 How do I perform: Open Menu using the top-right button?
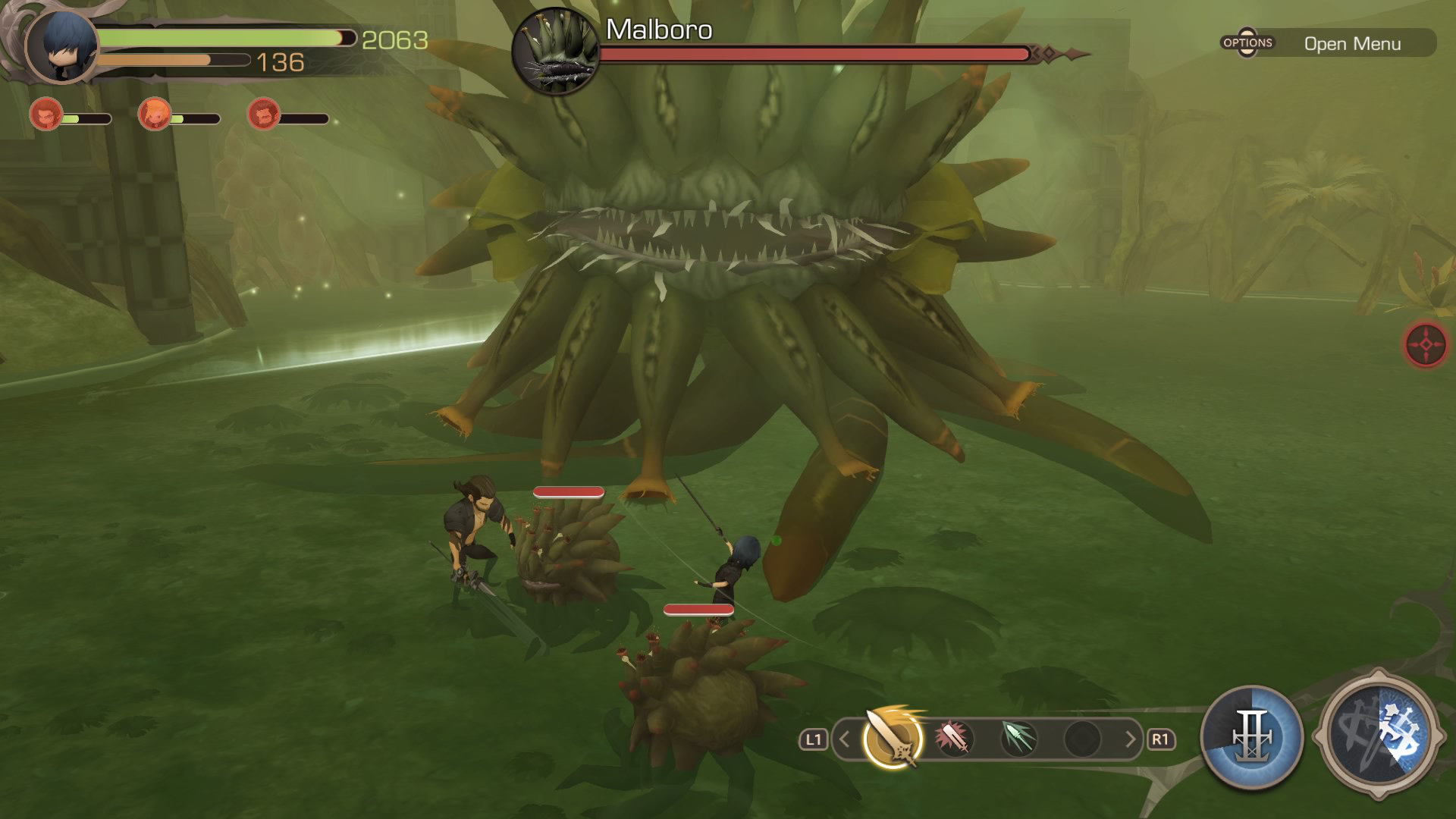[x=1328, y=43]
